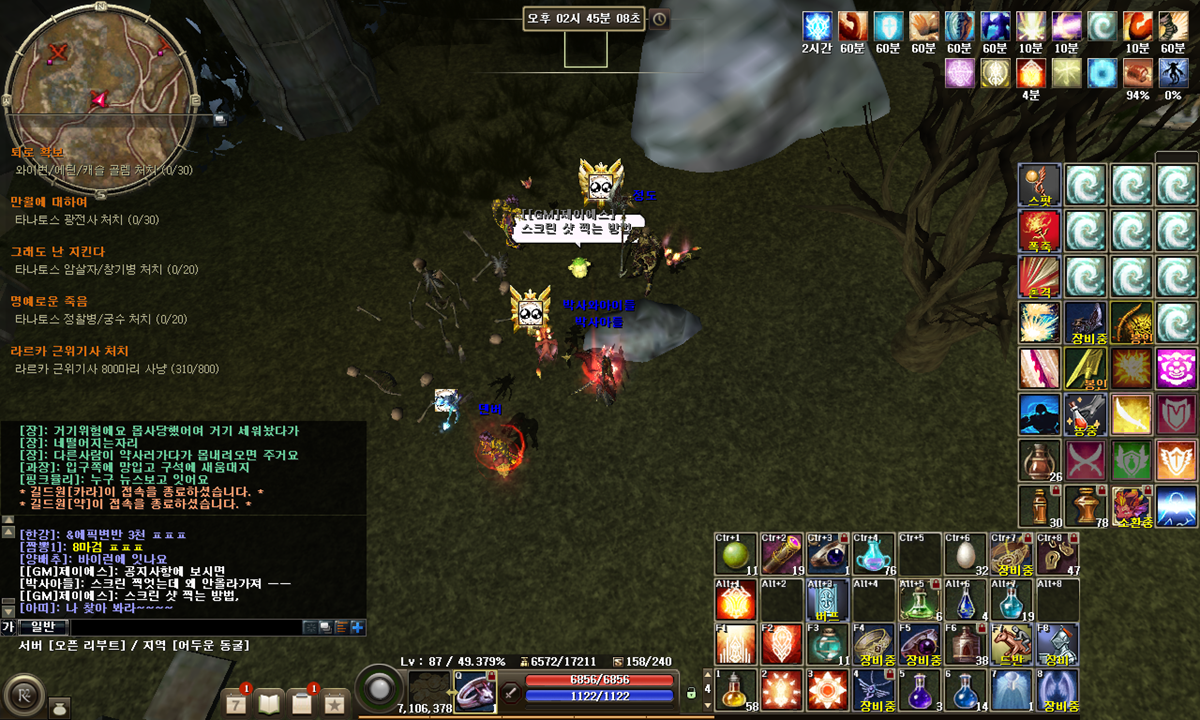Click the blue plus chat button
The image size is (1200, 720).
pyautogui.click(x=357, y=627)
